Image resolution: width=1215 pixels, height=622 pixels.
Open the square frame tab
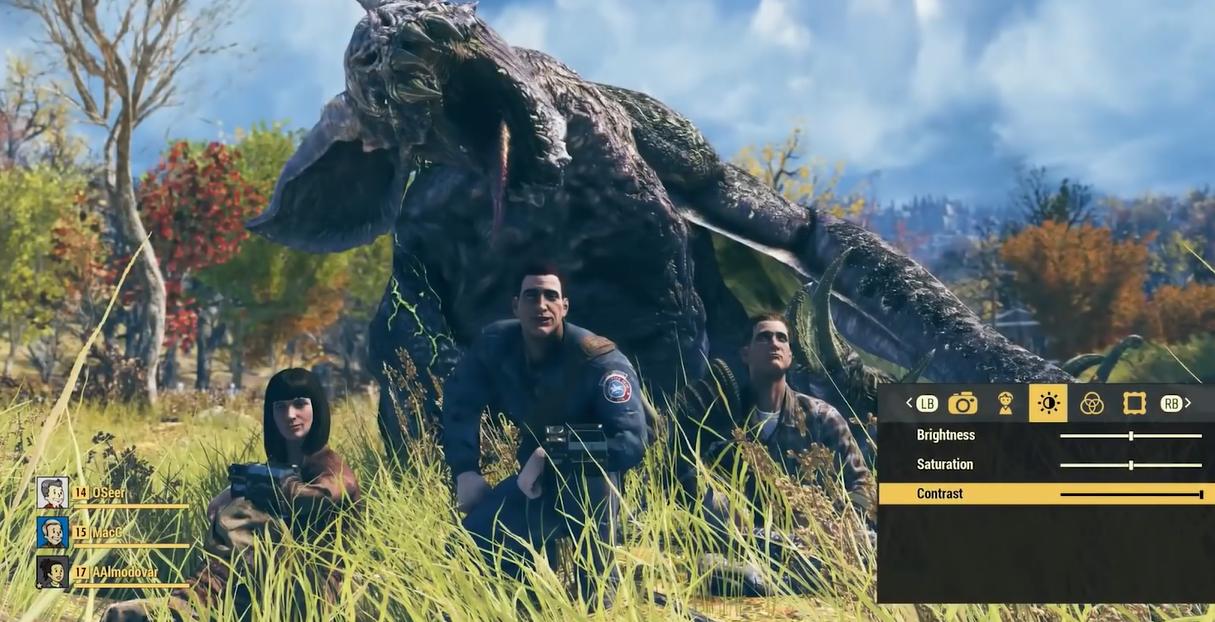tap(1134, 403)
